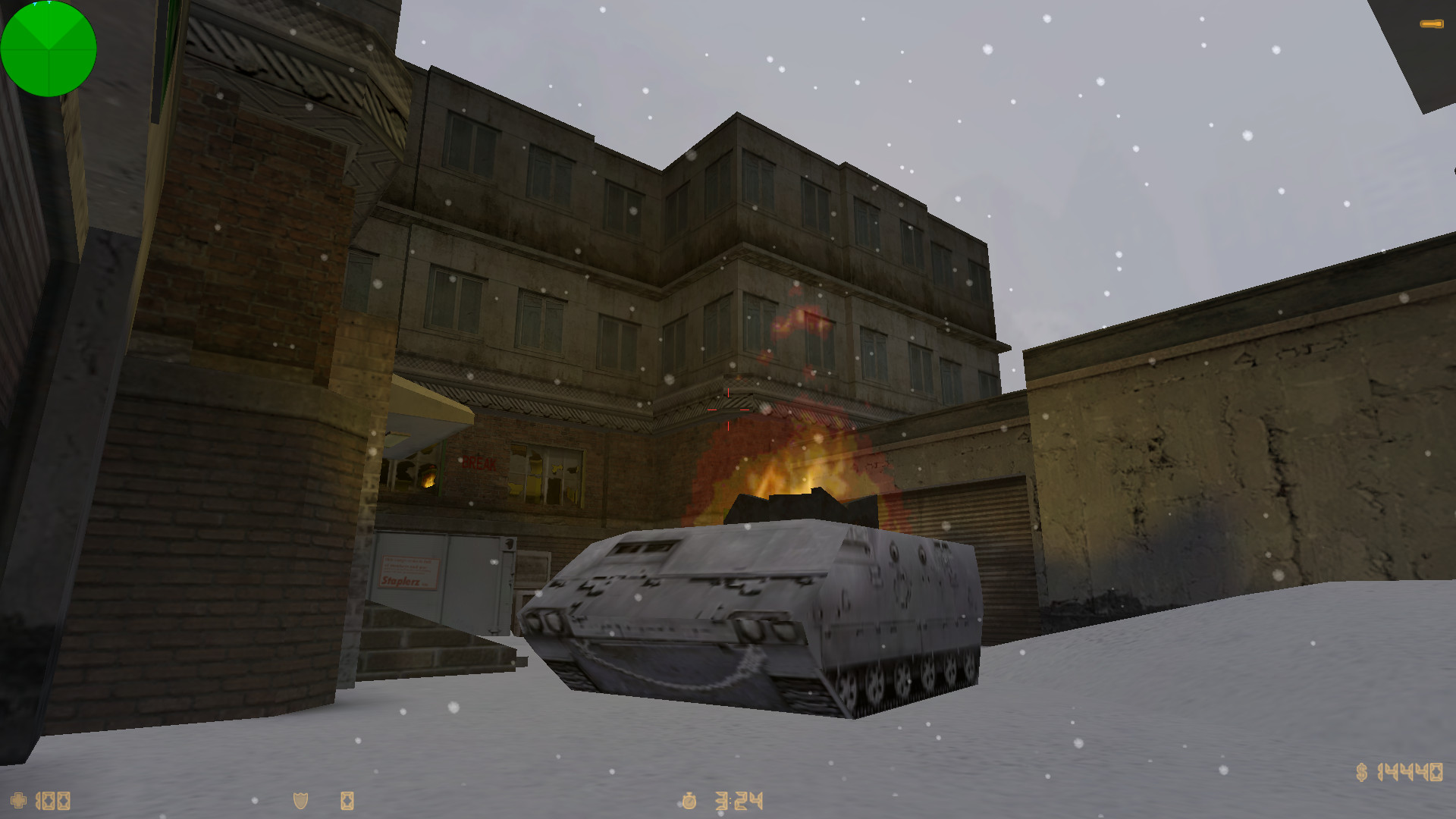Click the stopwatch timer icon
The height and width of the screenshot is (819, 1456).
(x=688, y=802)
